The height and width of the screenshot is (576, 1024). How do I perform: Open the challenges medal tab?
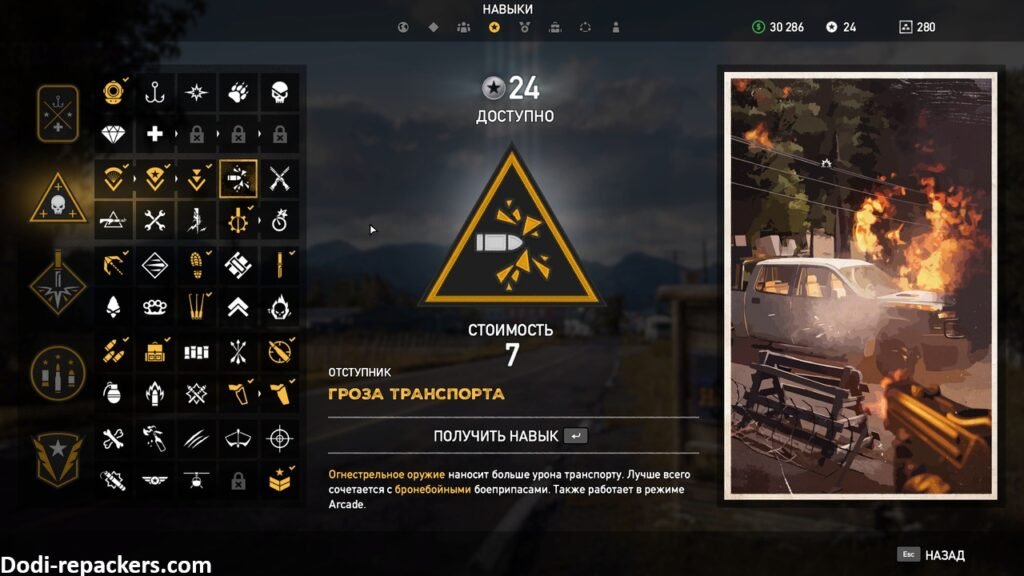[524, 27]
